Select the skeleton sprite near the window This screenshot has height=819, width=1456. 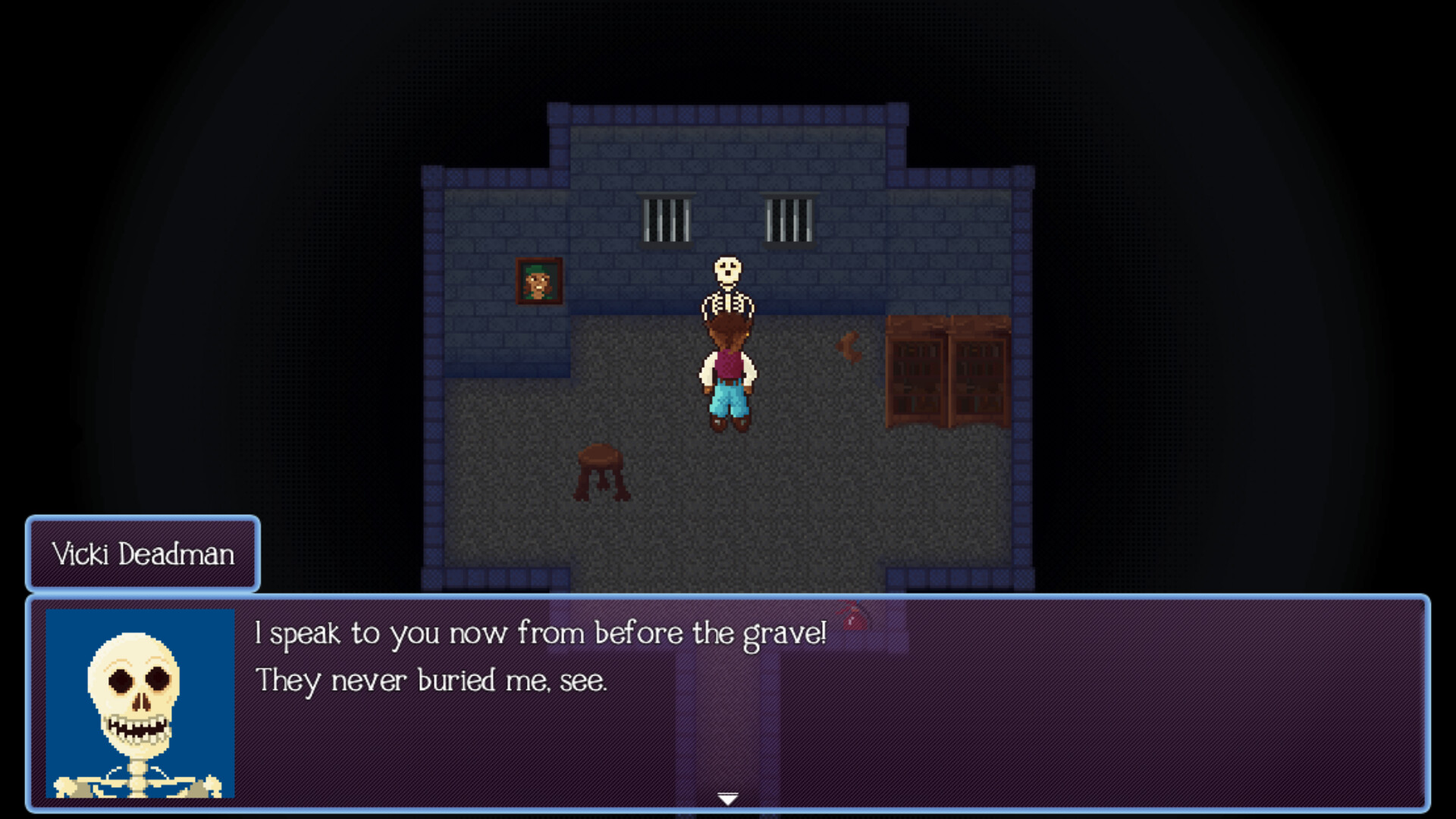pos(727,287)
